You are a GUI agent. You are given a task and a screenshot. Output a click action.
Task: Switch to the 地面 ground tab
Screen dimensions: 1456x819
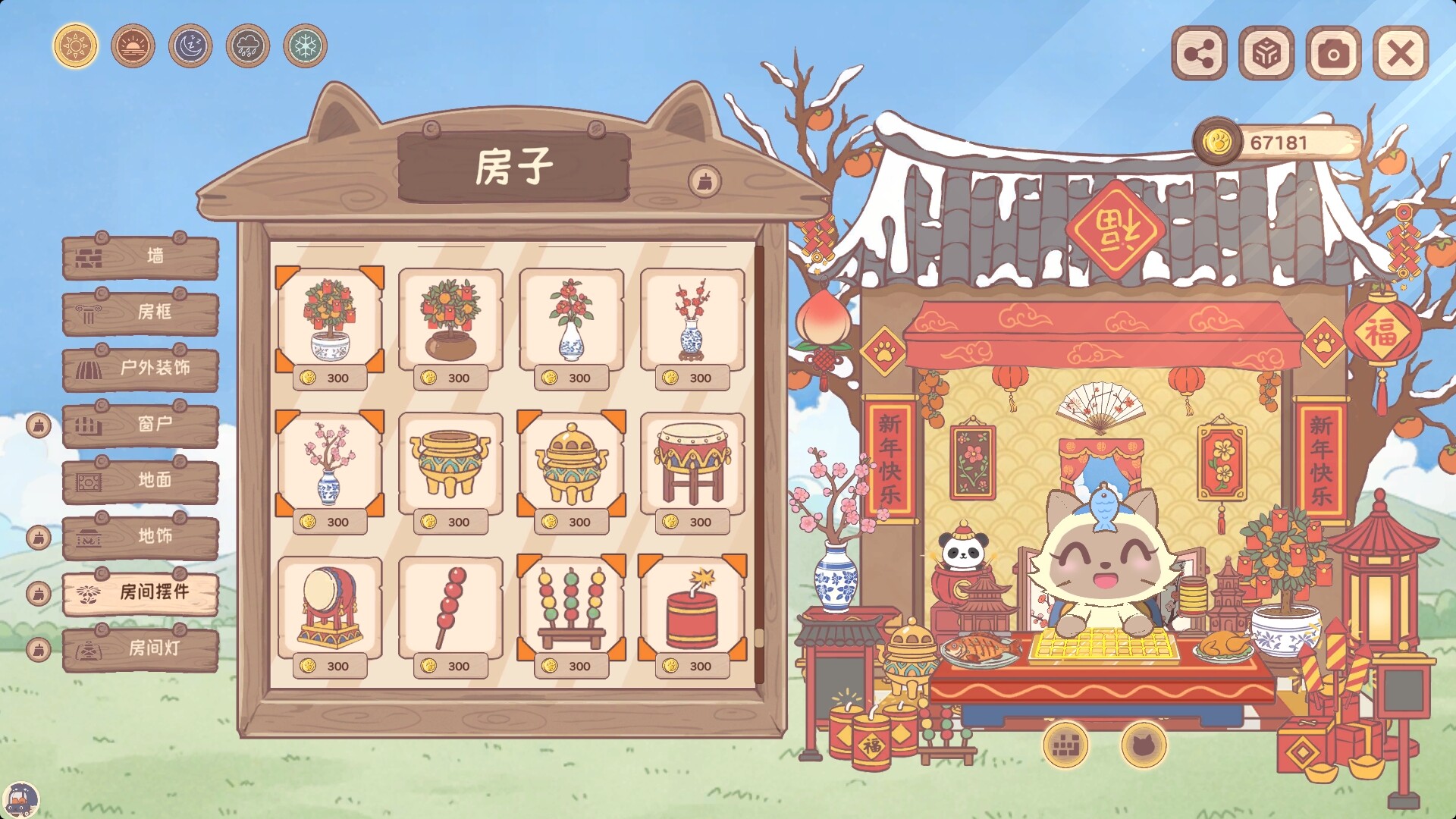pyautogui.click(x=140, y=481)
